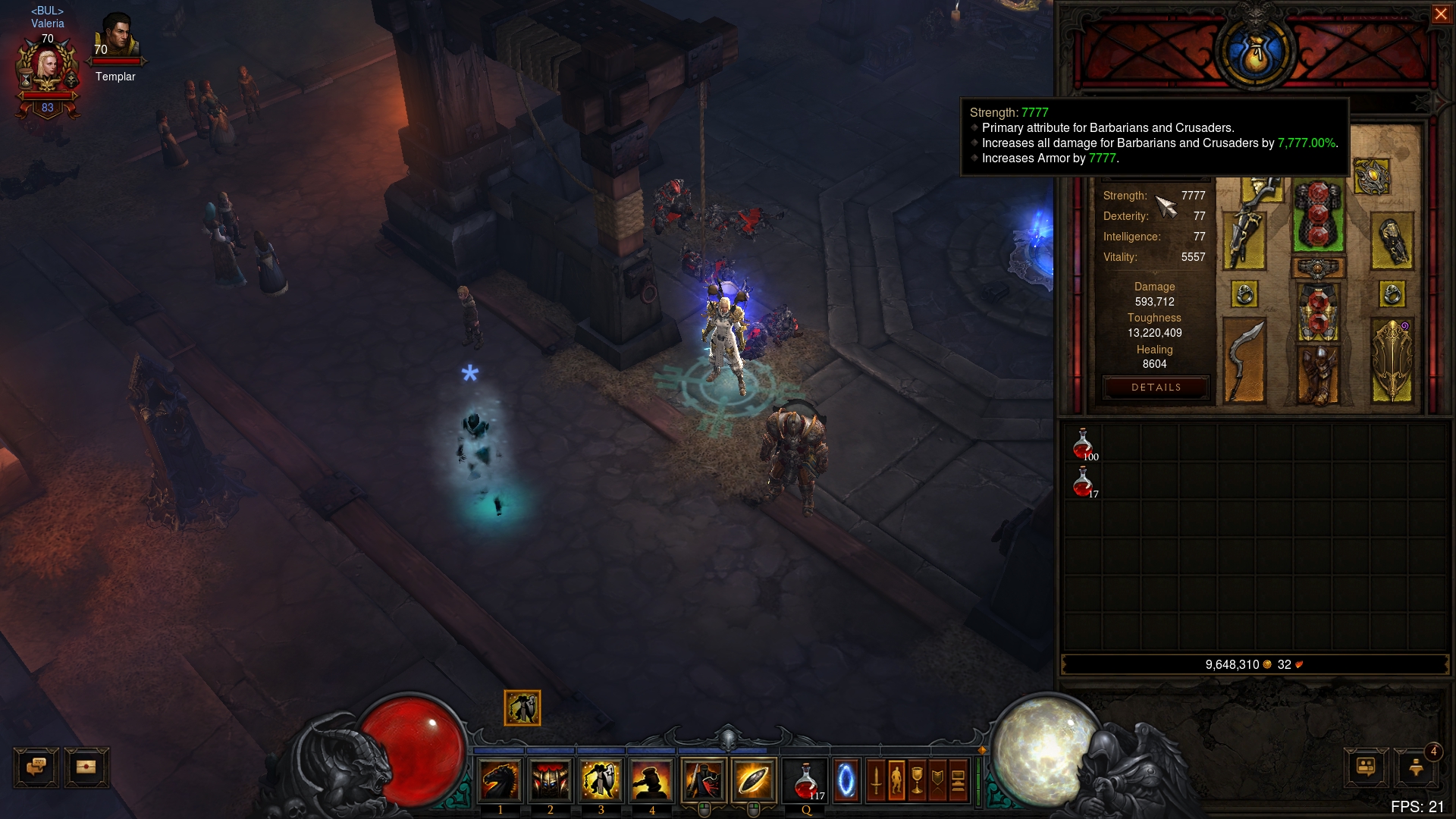Viewport: 1456px width, 819px height.
Task: Activate the gavel judgment skill in slot 4
Action: click(x=651, y=780)
